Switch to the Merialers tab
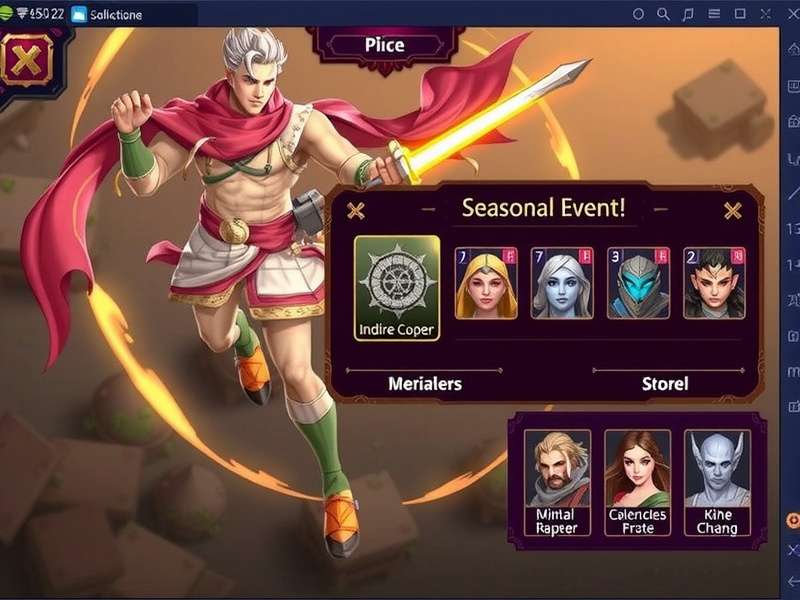800x600 pixels. (425, 383)
